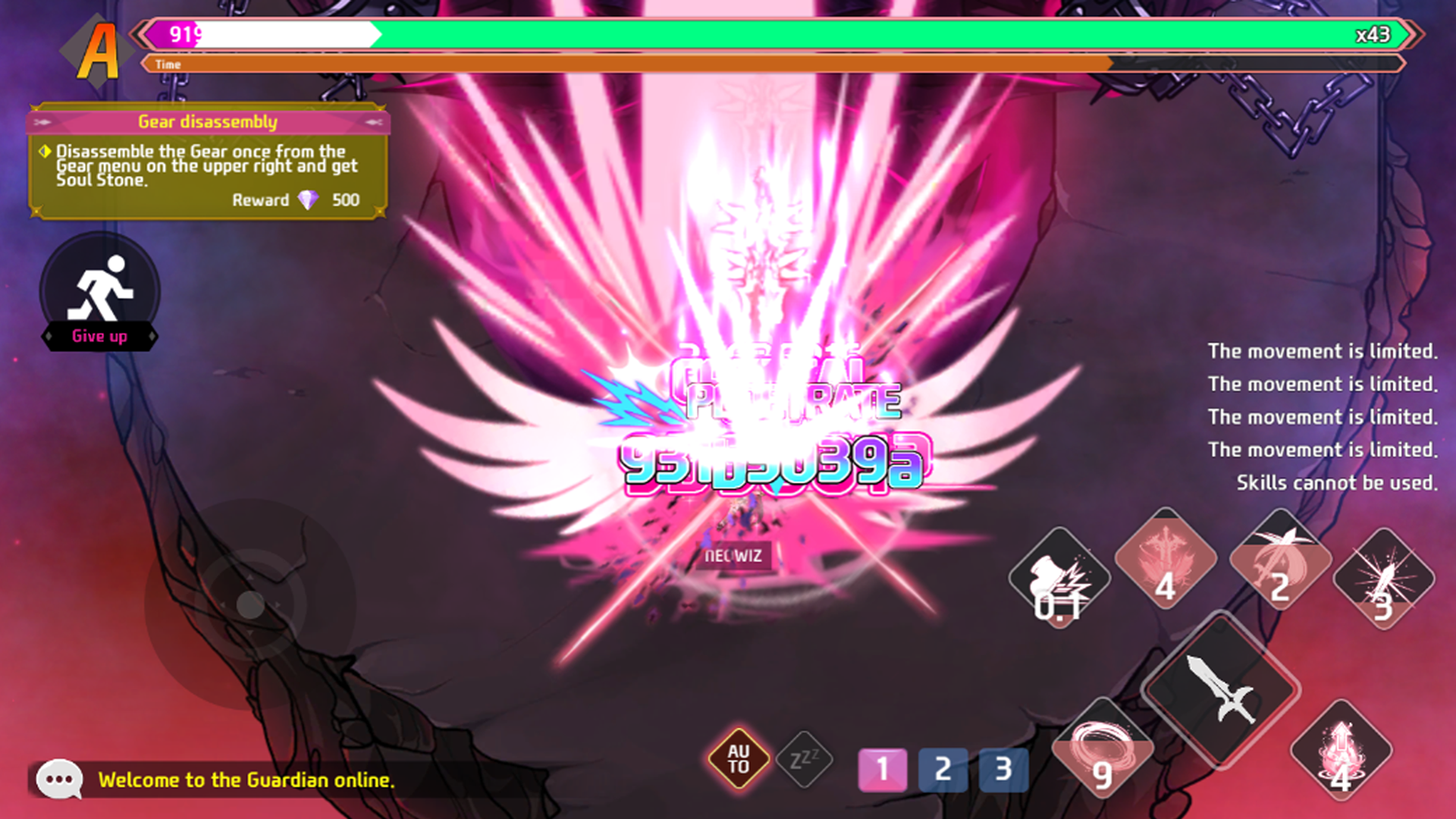Open the Gear disassembly quest title bar
The image size is (1456, 819).
207,121
